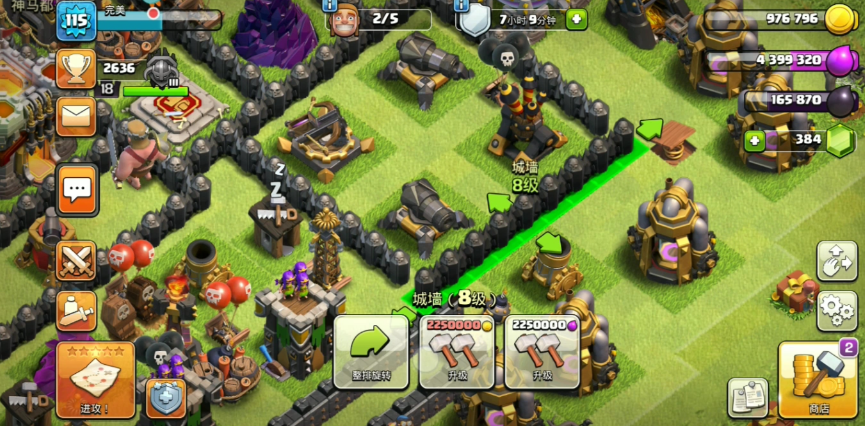
Task: Open the army overview sword icon
Action: click(76, 311)
